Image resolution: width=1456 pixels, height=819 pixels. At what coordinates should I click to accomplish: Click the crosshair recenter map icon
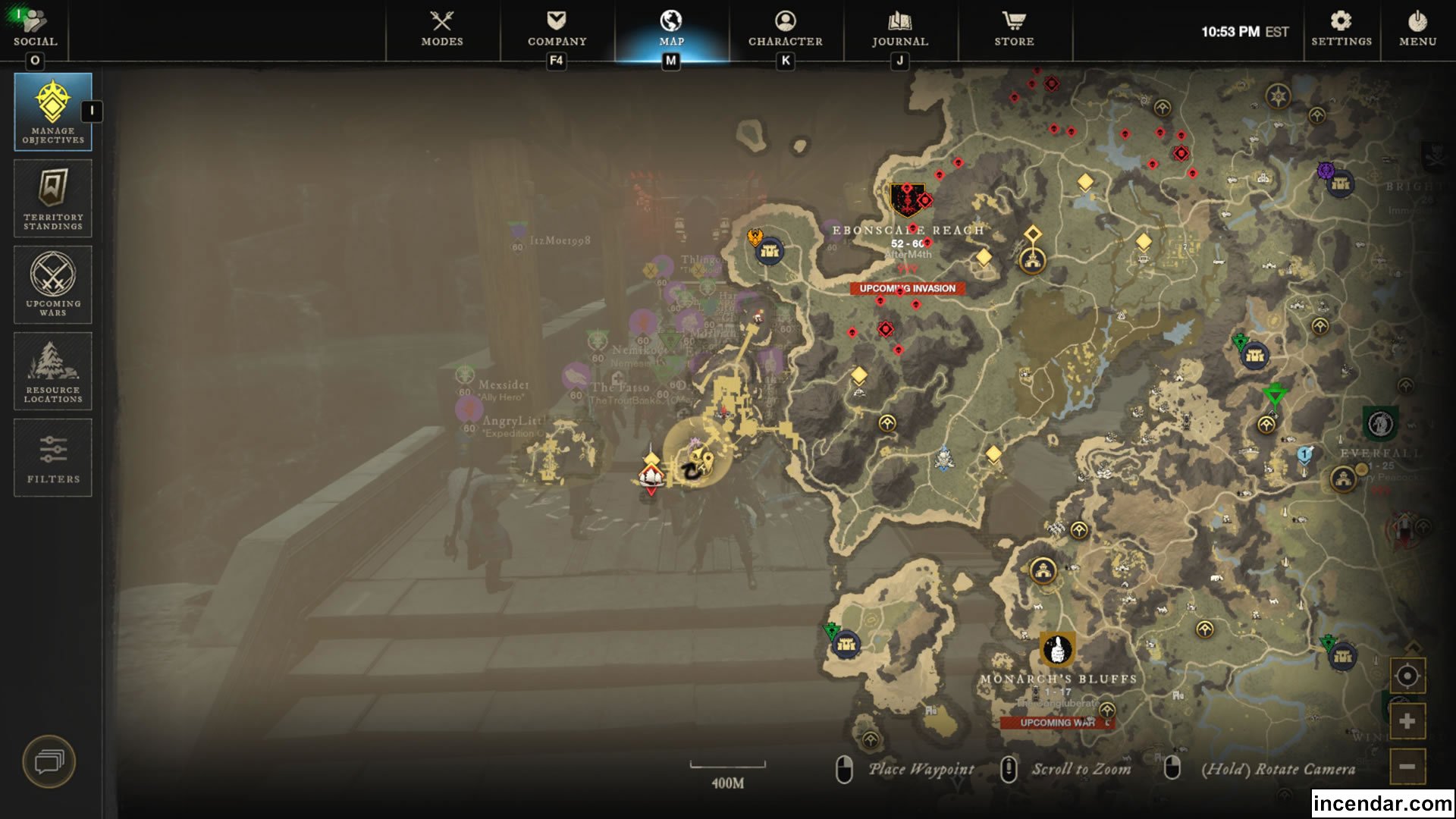point(1407,673)
